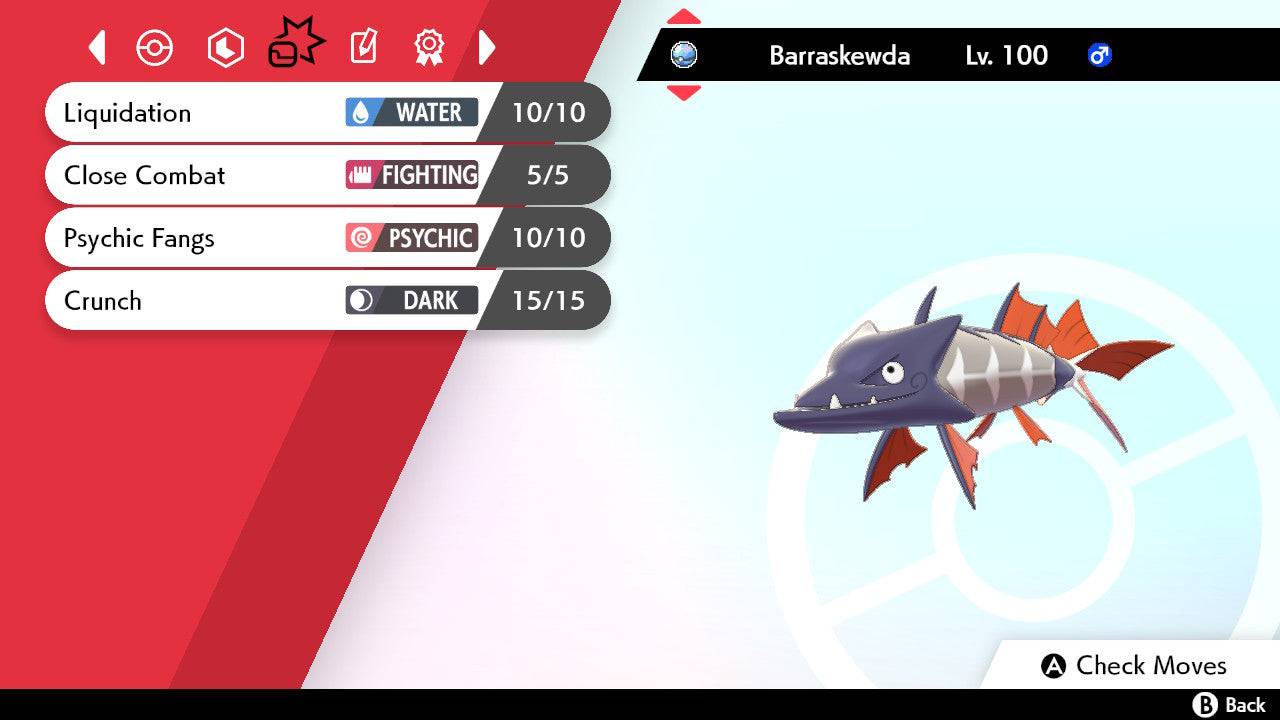Pick the Crunch move row
The height and width of the screenshot is (720, 1280).
tap(327, 300)
